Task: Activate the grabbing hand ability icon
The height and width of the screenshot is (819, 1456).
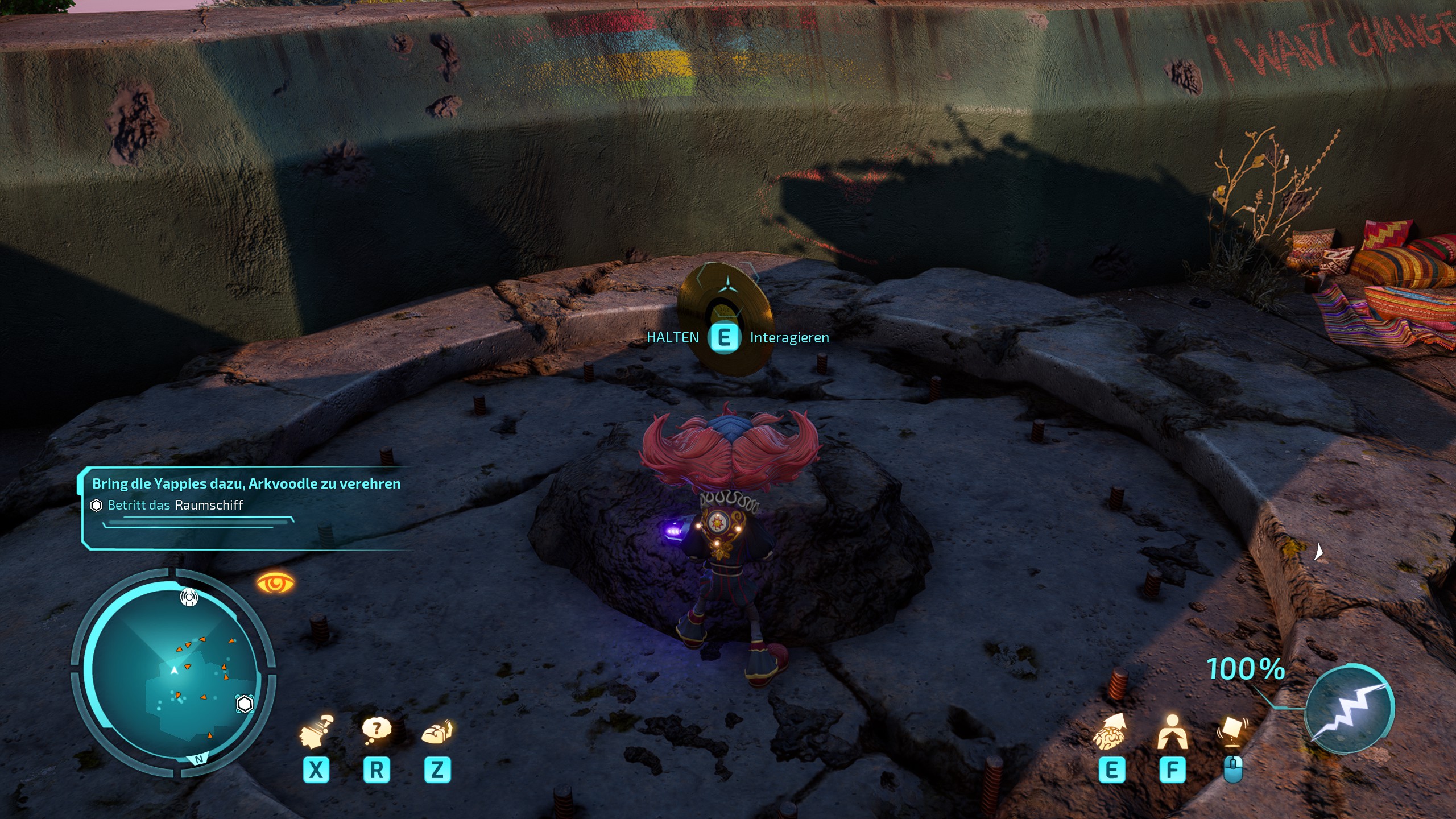Action: [x=437, y=732]
